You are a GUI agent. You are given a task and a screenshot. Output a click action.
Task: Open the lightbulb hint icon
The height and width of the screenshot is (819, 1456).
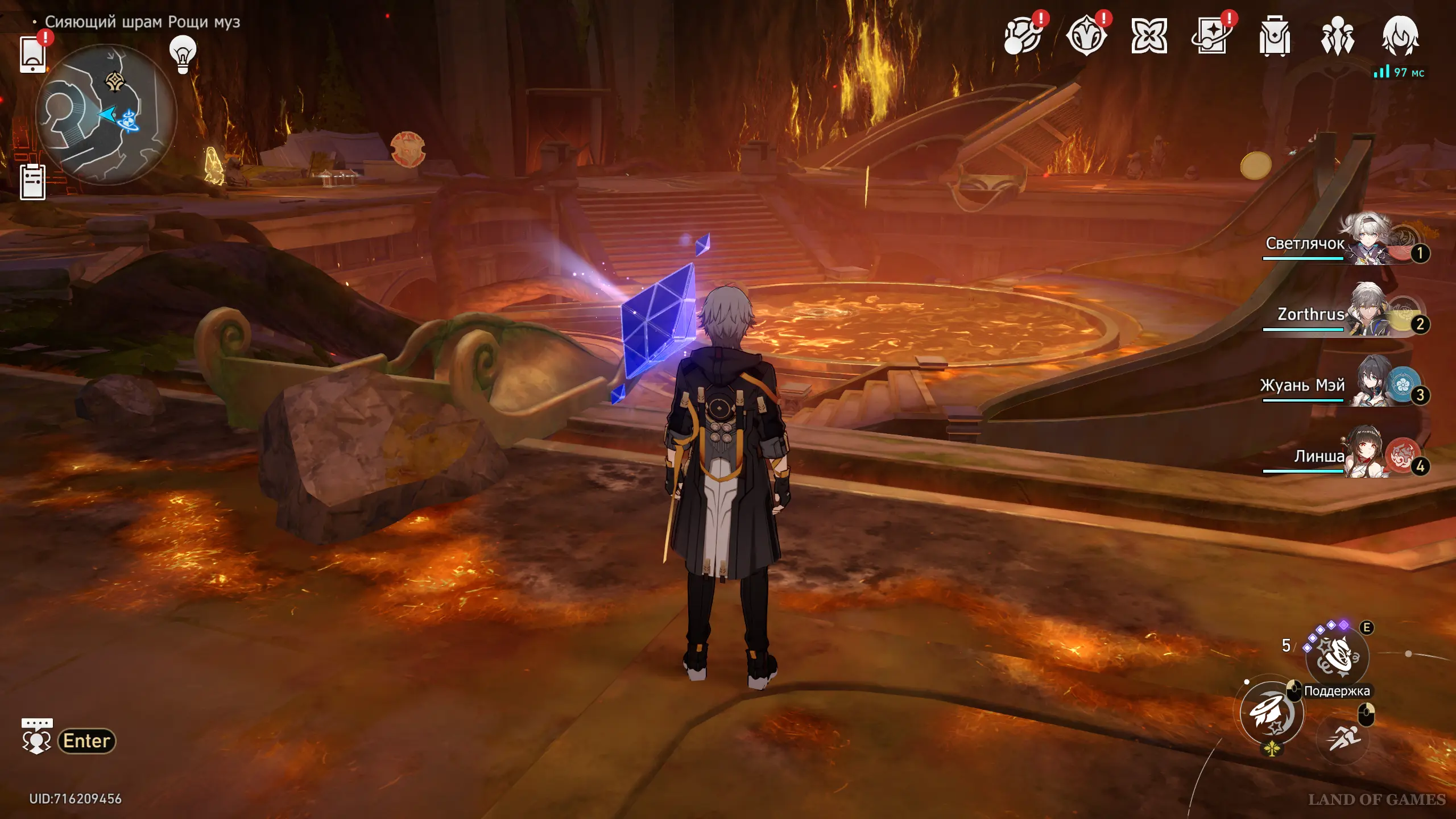(183, 55)
